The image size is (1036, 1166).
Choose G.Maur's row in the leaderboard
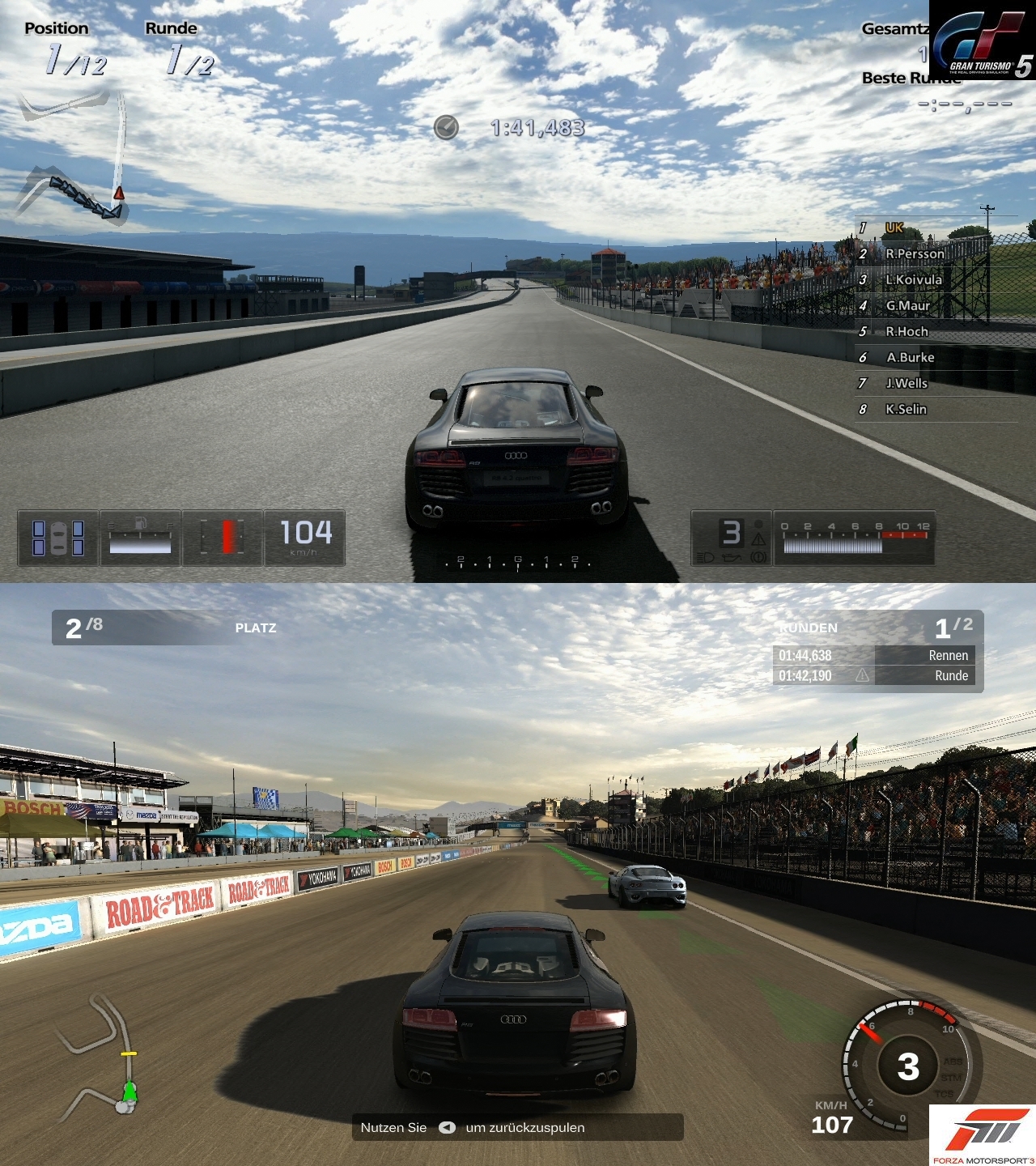pos(907,305)
